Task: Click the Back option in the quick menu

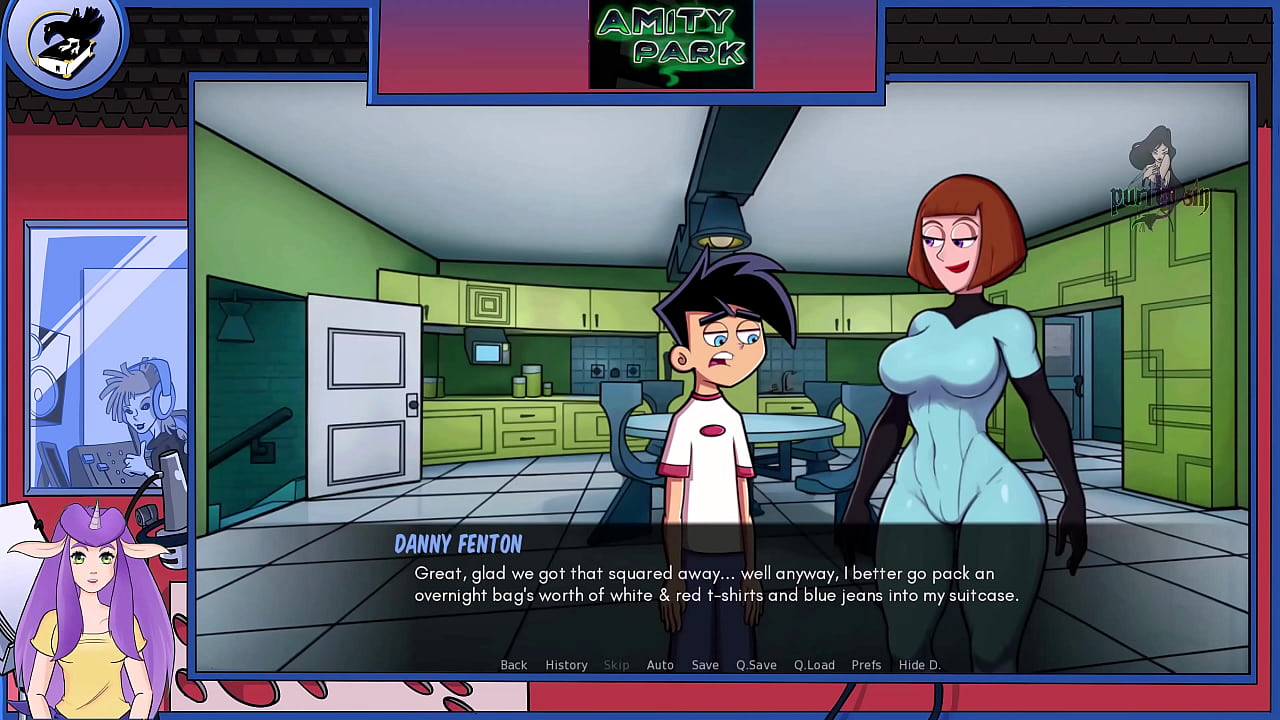Action: tap(513, 664)
